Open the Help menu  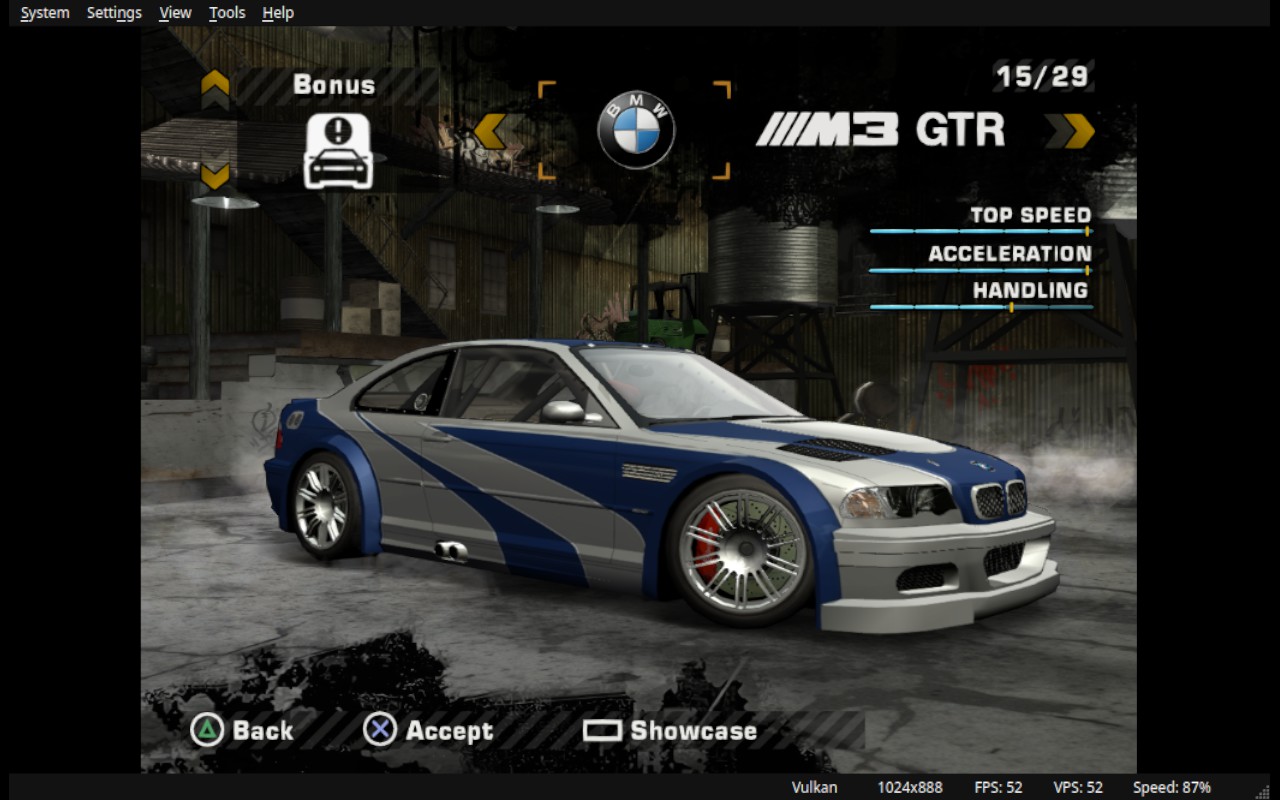278,13
